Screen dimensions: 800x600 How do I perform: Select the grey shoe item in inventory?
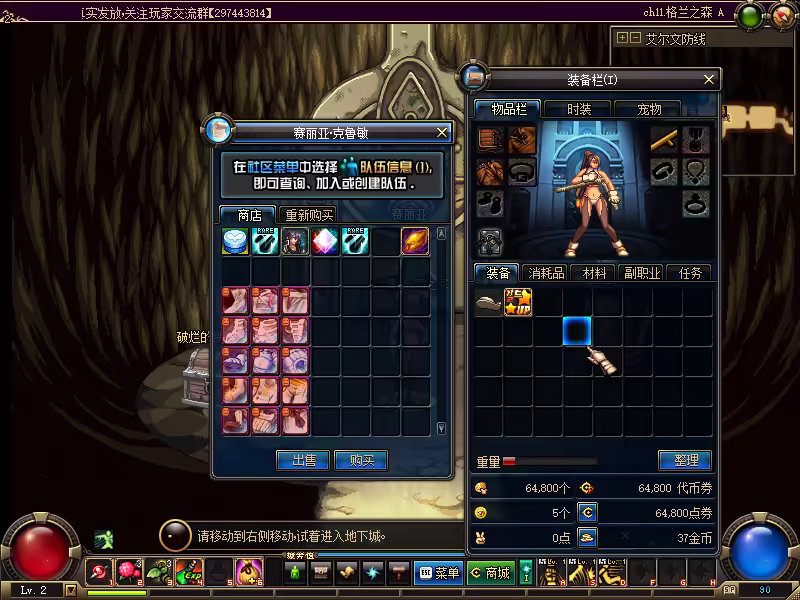coord(488,302)
